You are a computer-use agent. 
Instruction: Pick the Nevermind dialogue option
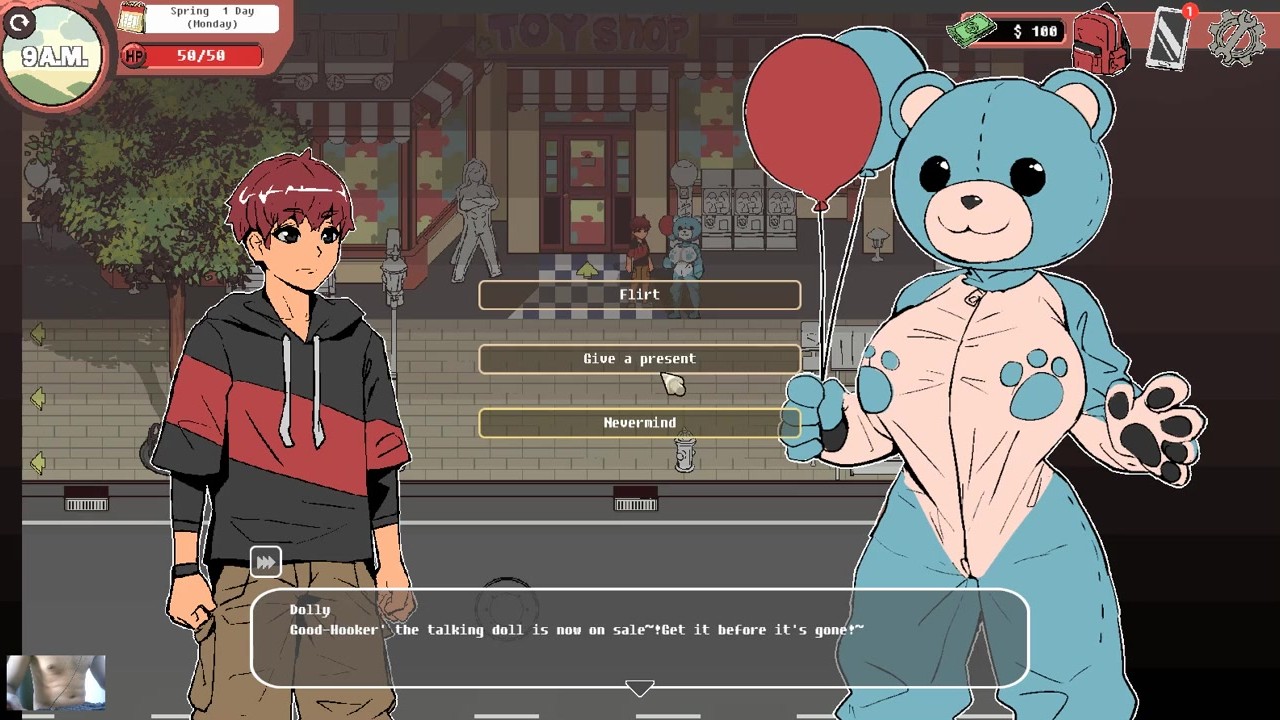coord(639,423)
